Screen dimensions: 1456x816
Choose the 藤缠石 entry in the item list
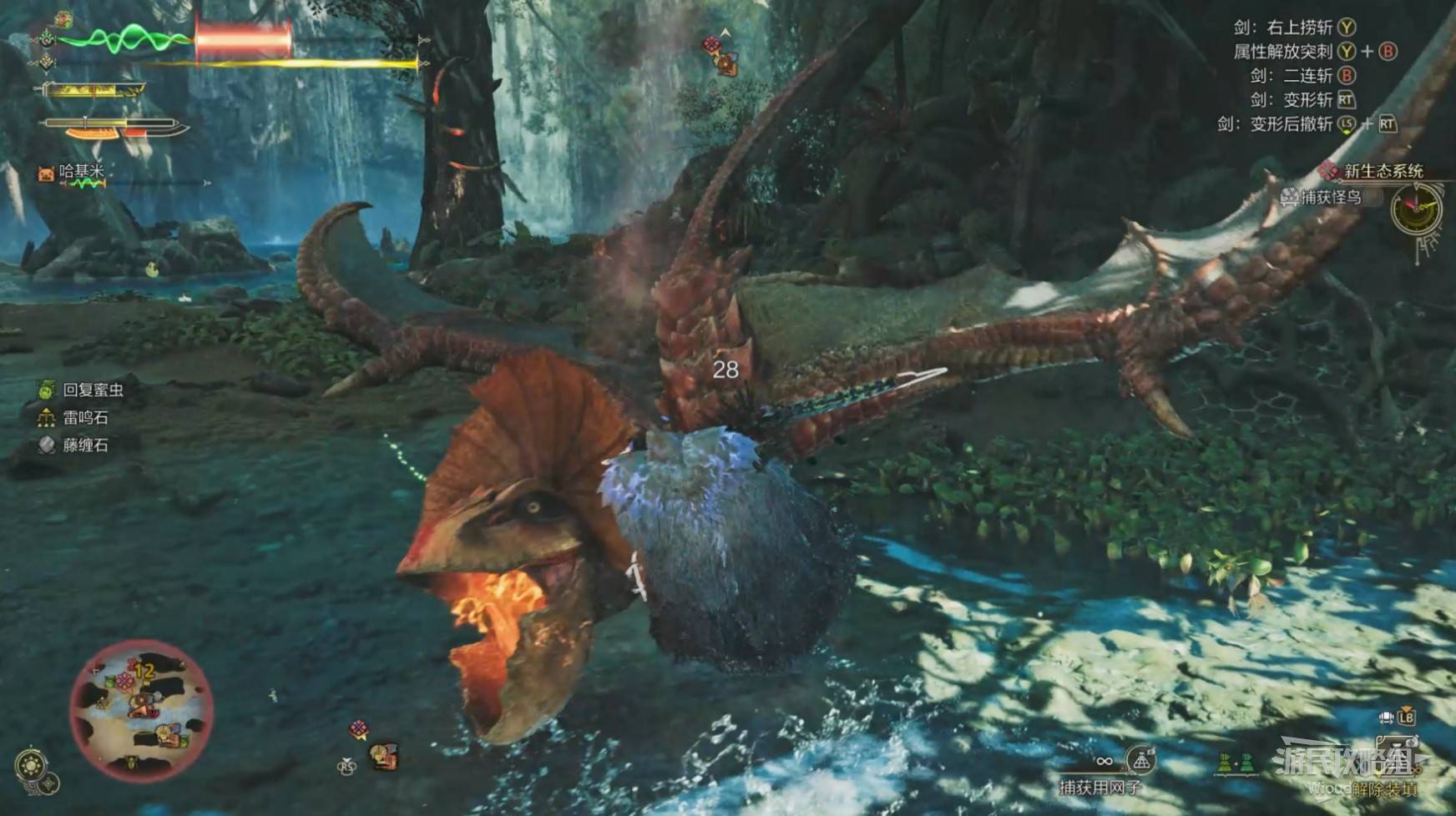pos(85,445)
